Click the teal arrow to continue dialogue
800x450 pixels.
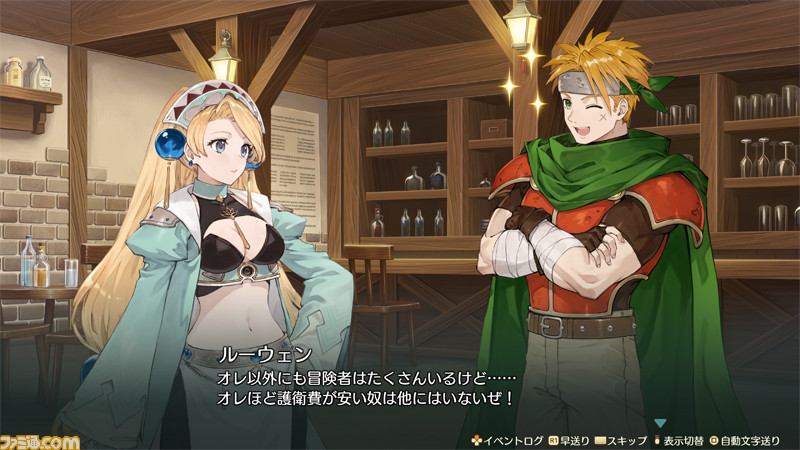(660, 423)
